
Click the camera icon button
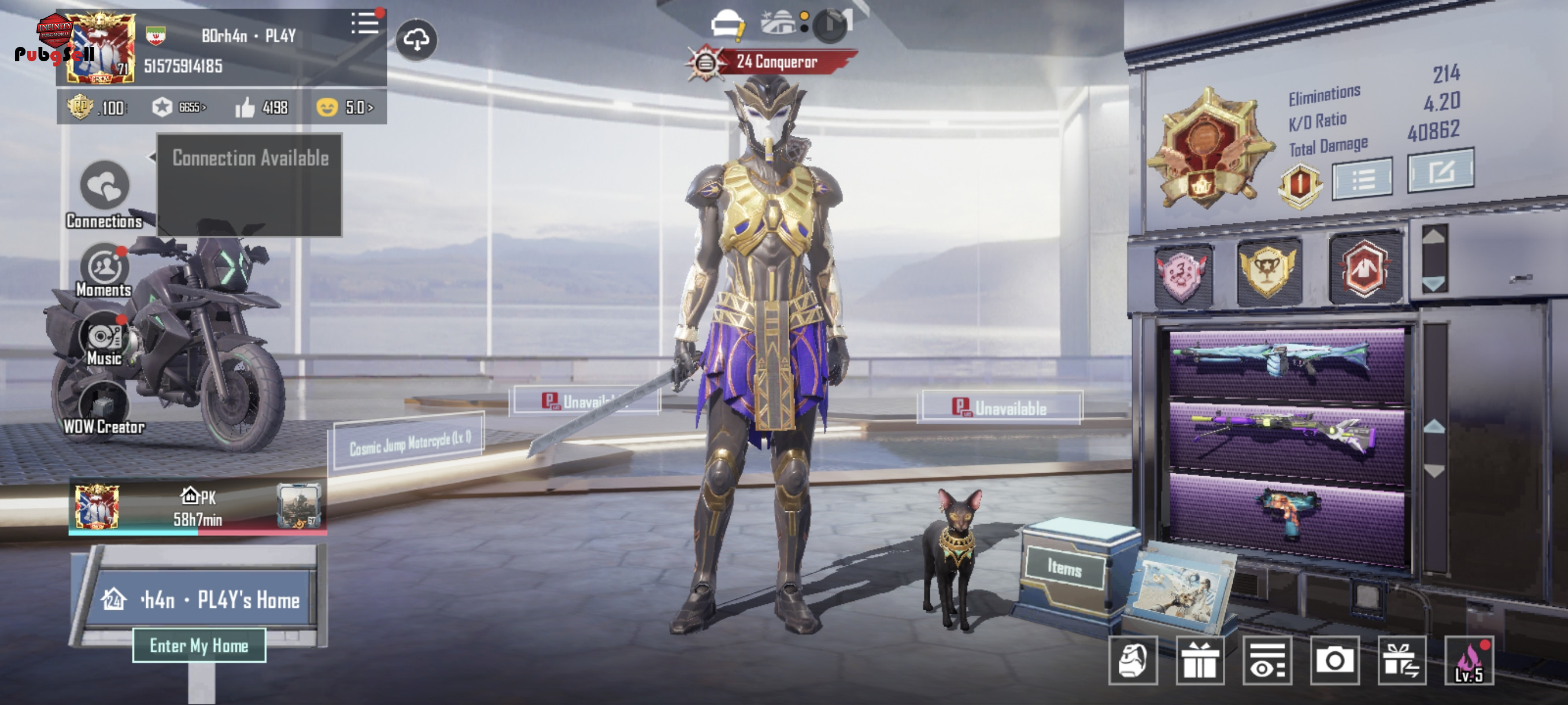click(x=1335, y=661)
